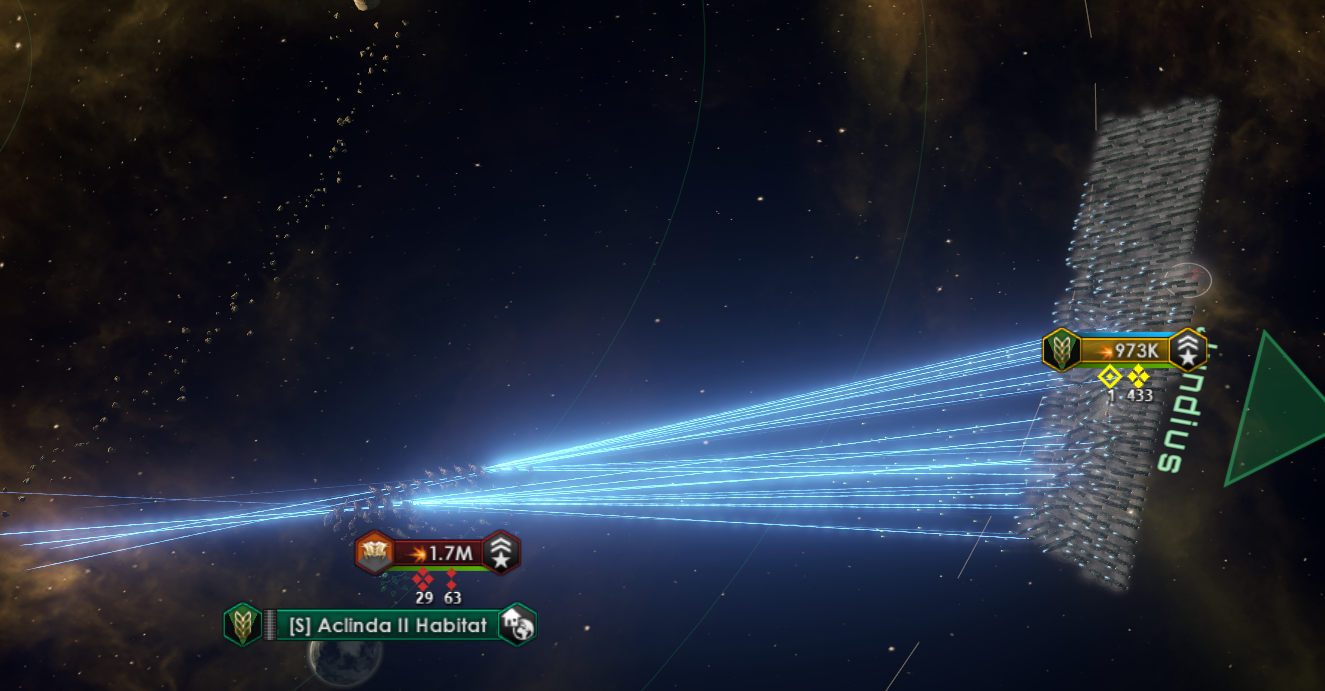
Task: Click the green empire flag beside 973K
Action: [x=1061, y=350]
